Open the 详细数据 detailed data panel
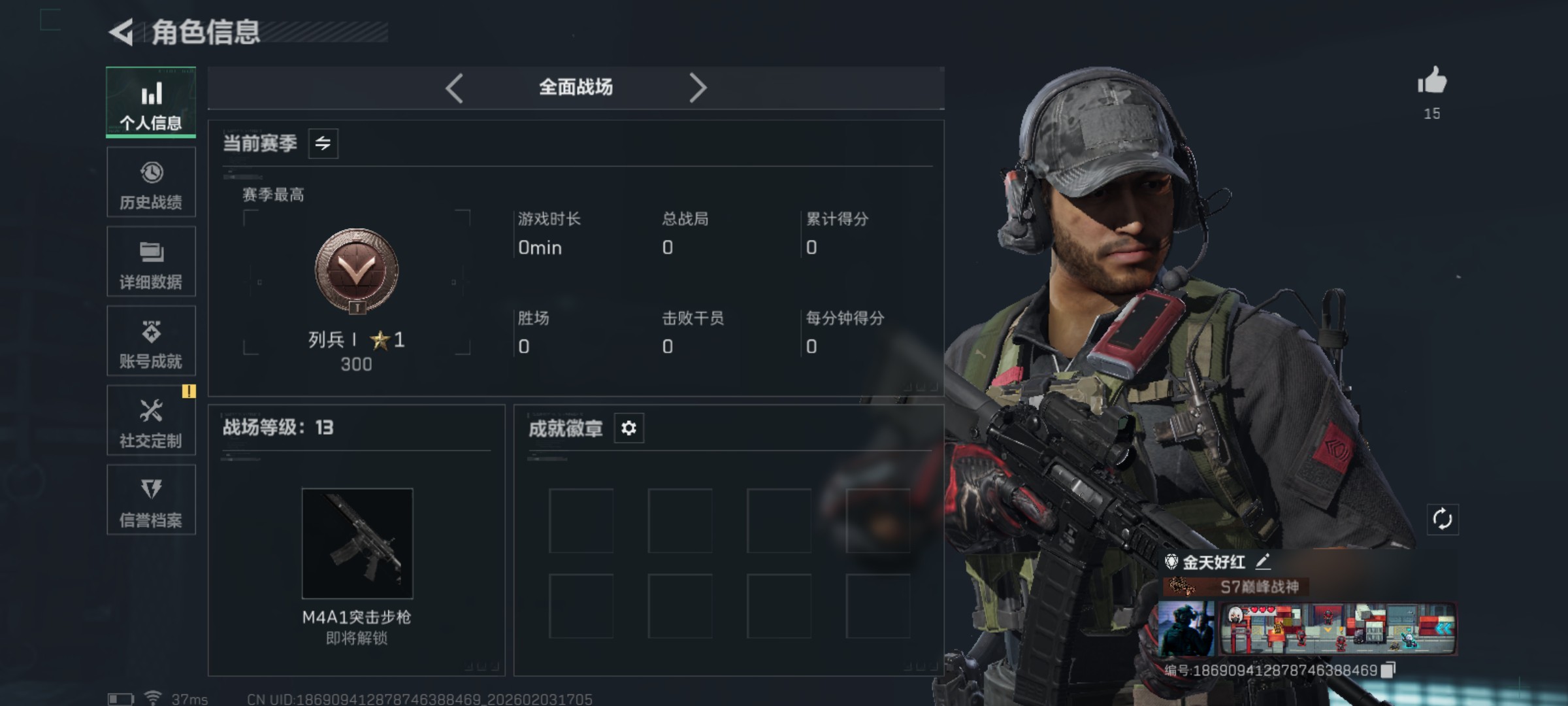The image size is (1568, 706). pyautogui.click(x=151, y=261)
